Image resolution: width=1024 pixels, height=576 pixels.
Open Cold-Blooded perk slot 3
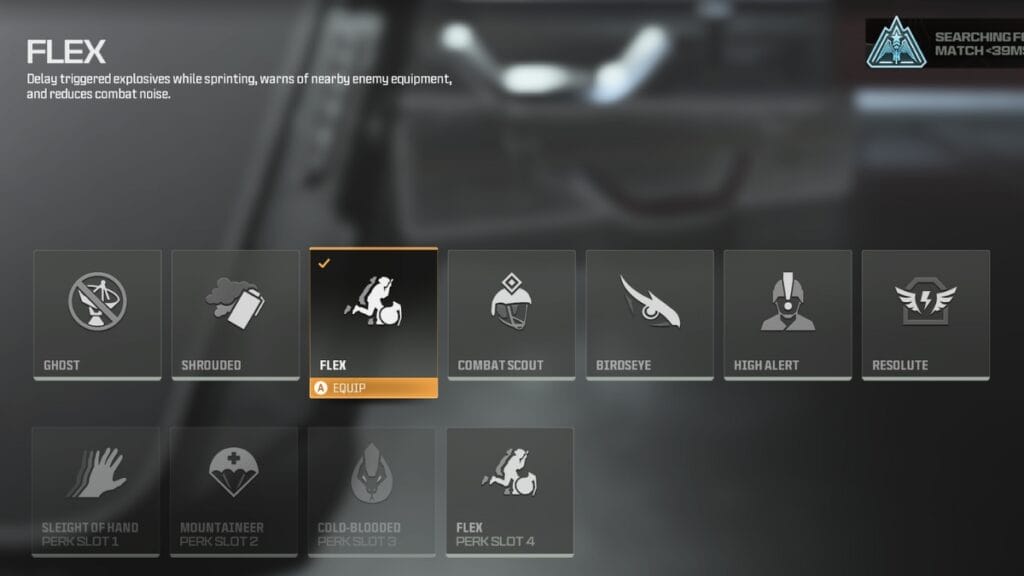[x=372, y=491]
